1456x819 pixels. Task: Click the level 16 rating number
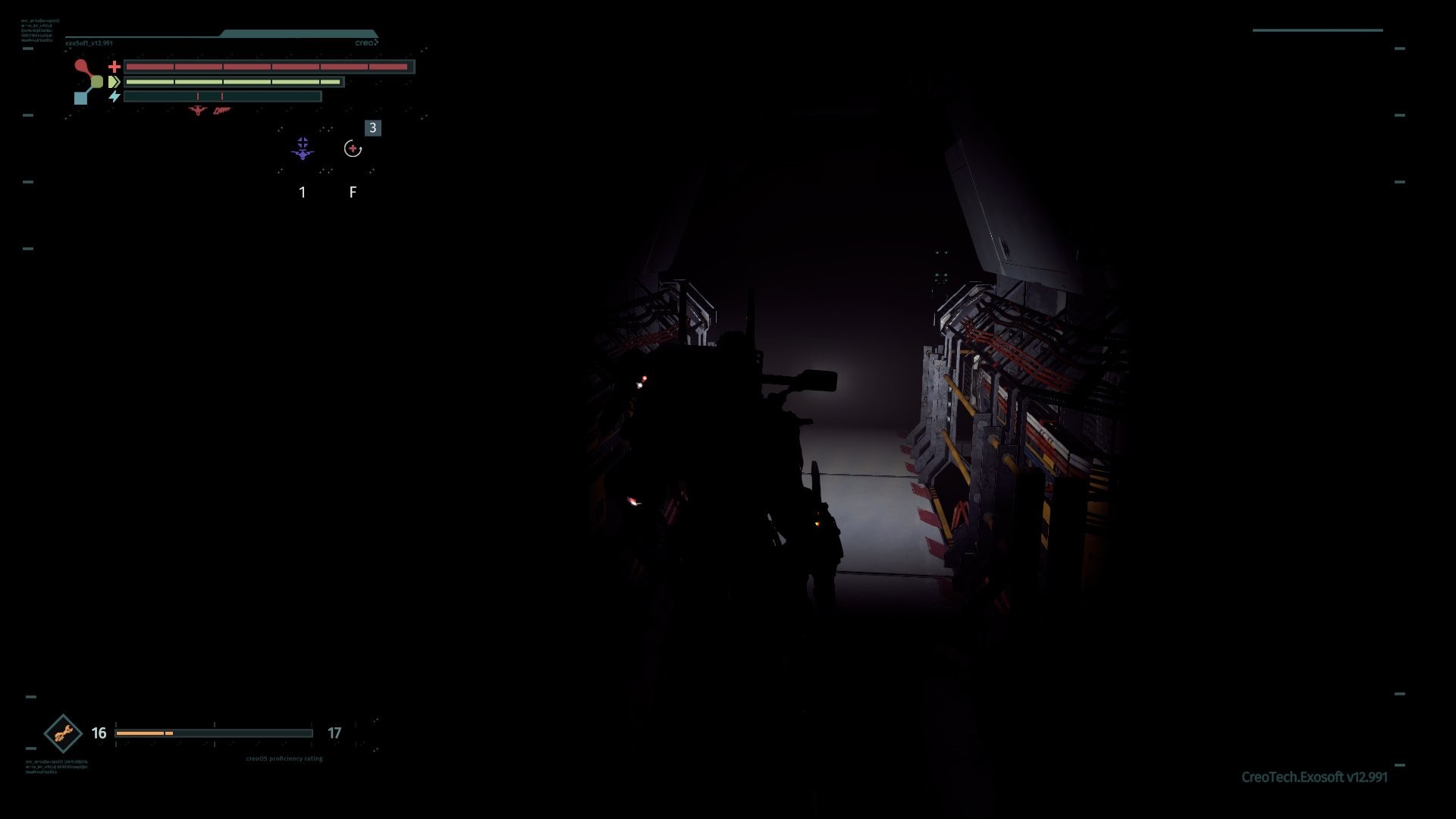click(97, 733)
